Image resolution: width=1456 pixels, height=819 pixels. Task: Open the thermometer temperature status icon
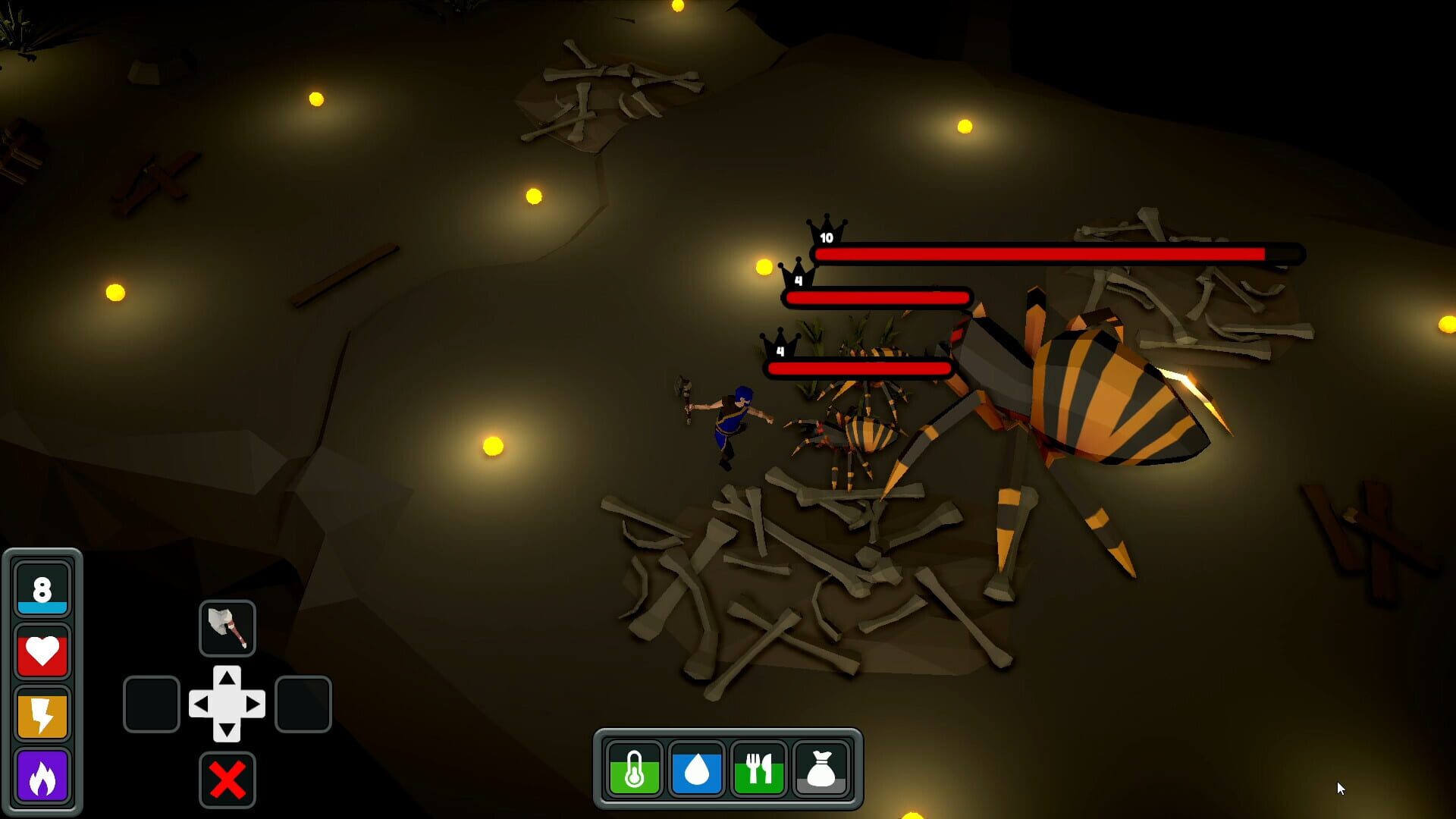[x=635, y=770]
